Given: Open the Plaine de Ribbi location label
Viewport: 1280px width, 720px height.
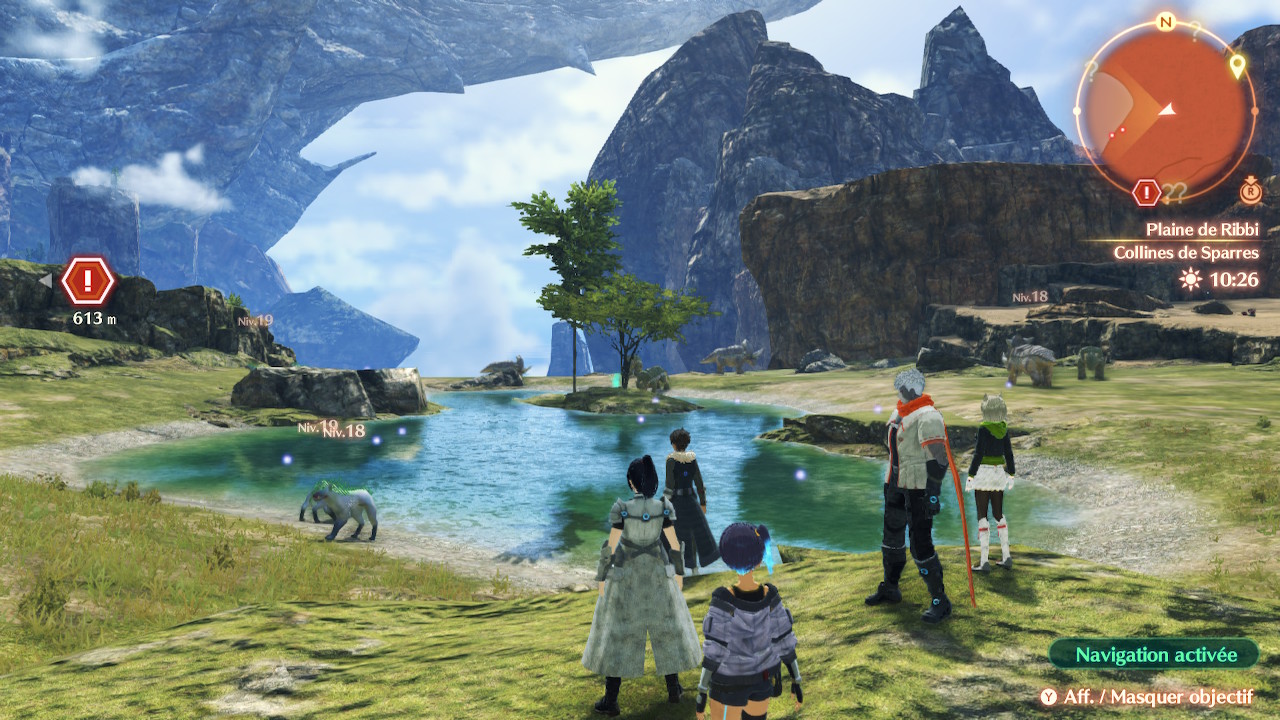Looking at the screenshot, I should 1202,229.
